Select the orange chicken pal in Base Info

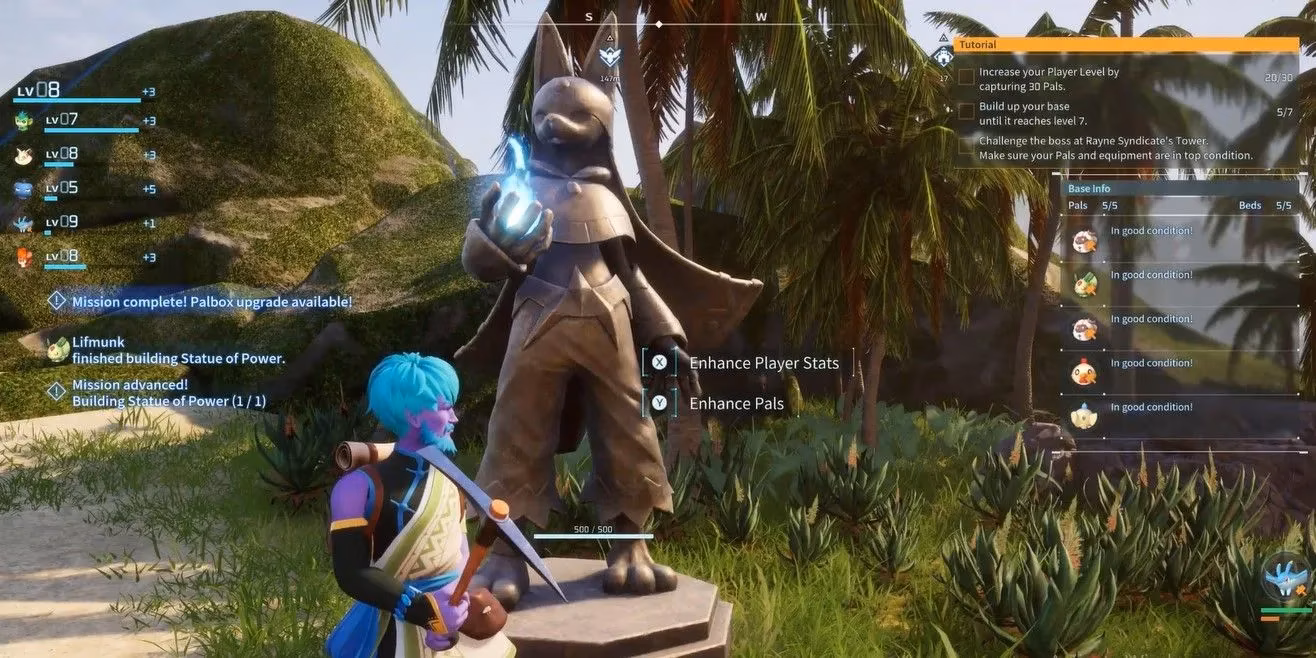pos(1084,373)
